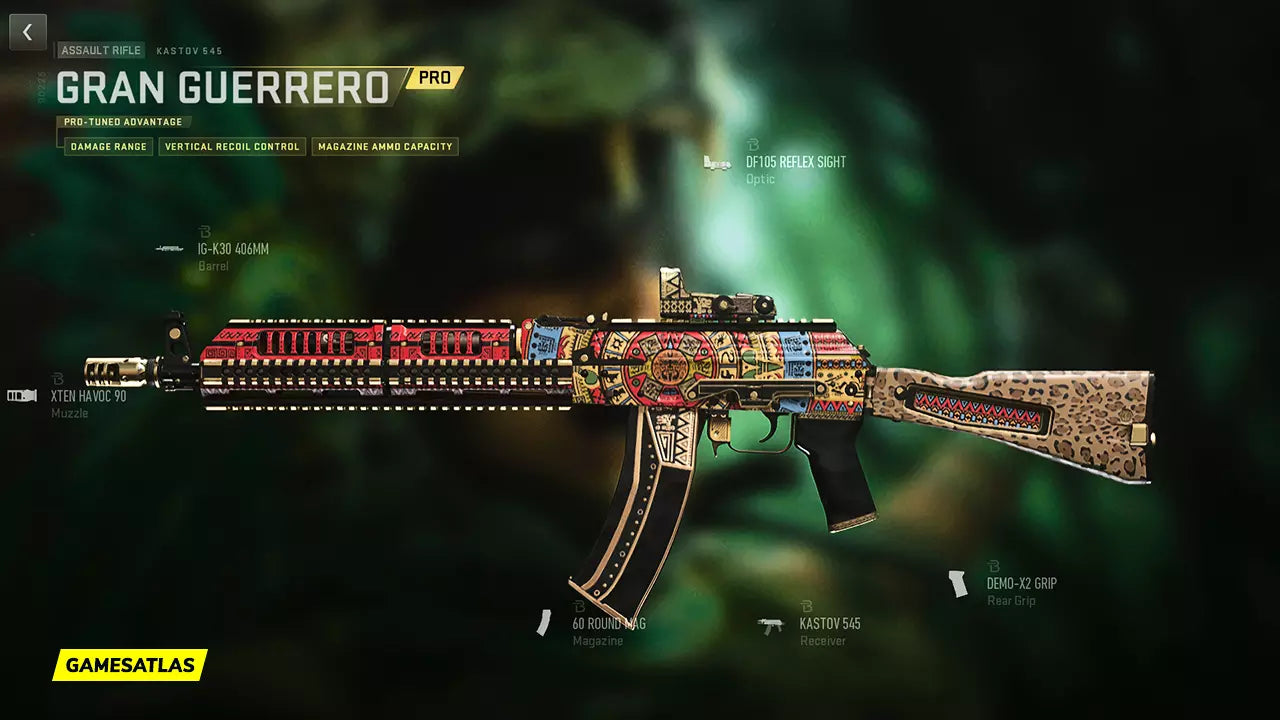Go back using the top-left arrow button

click(27, 32)
